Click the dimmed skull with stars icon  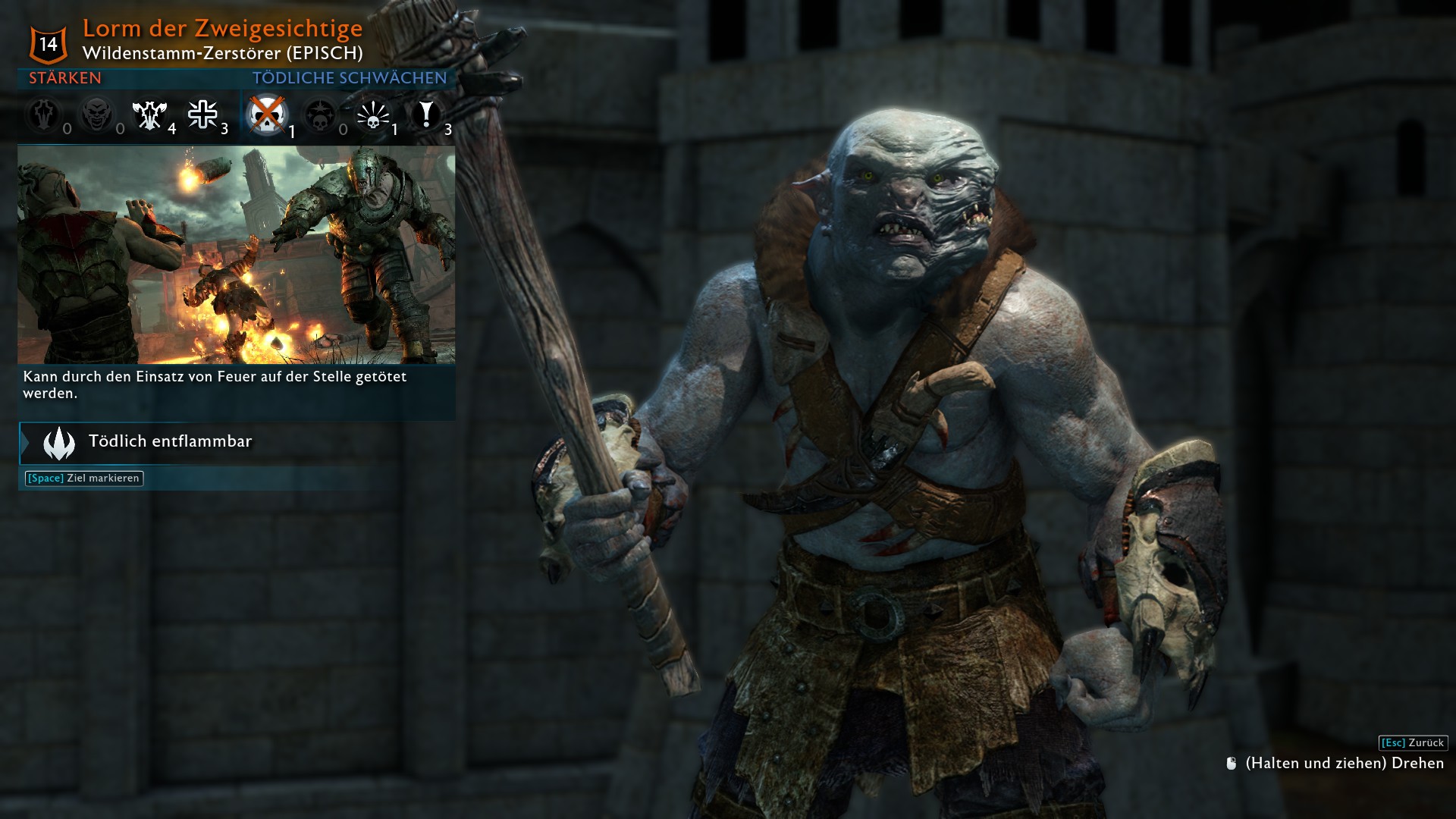pyautogui.click(x=319, y=115)
